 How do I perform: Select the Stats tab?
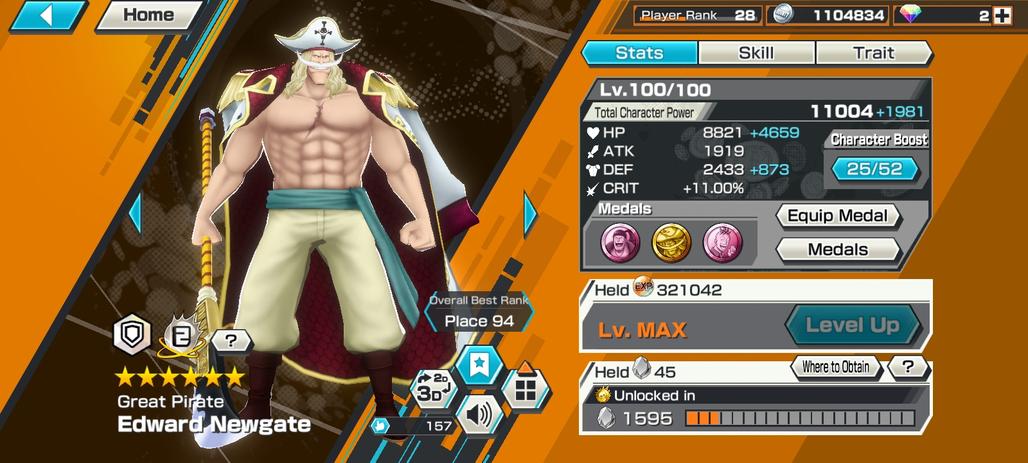(639, 53)
